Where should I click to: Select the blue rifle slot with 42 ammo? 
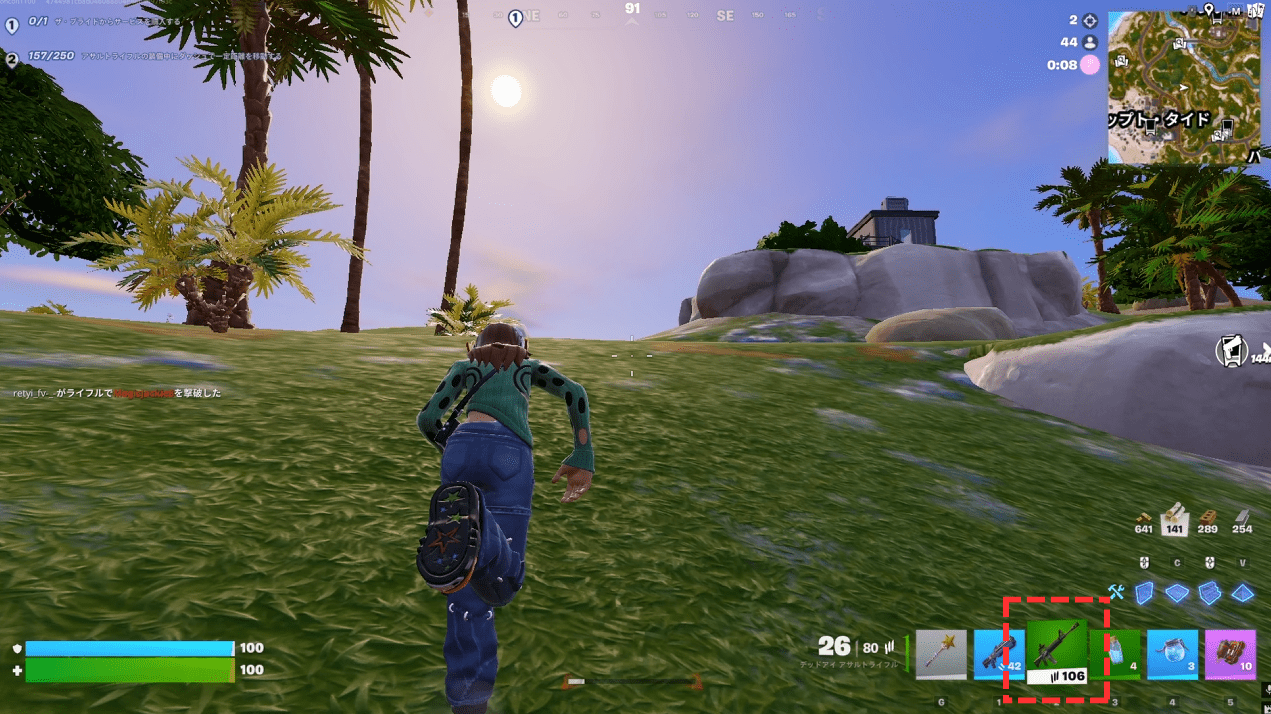pyautogui.click(x=998, y=655)
